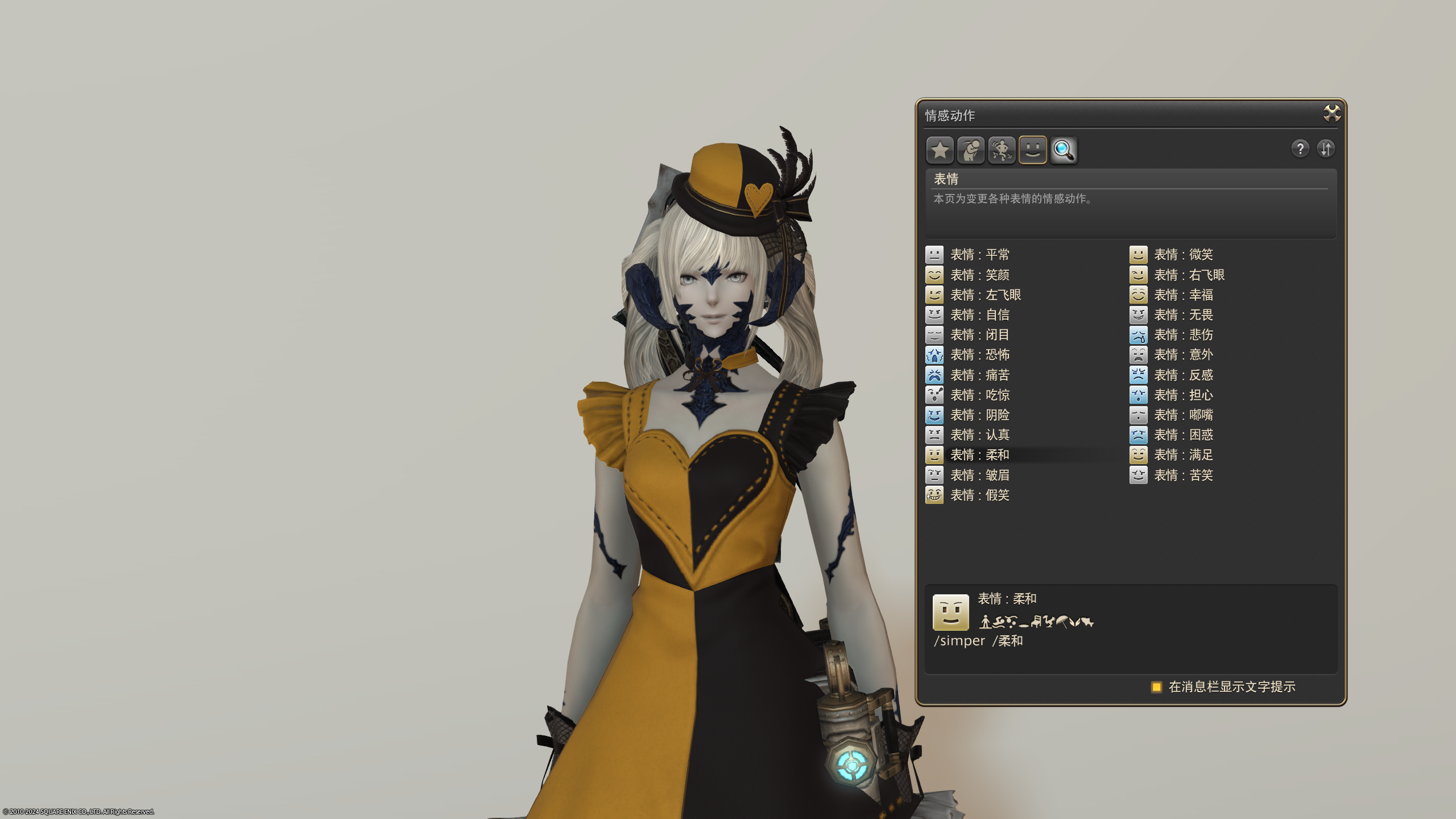Click the 表情：悲伤 sad emote icon
This screenshot has width=1456, height=819.
(x=1138, y=335)
